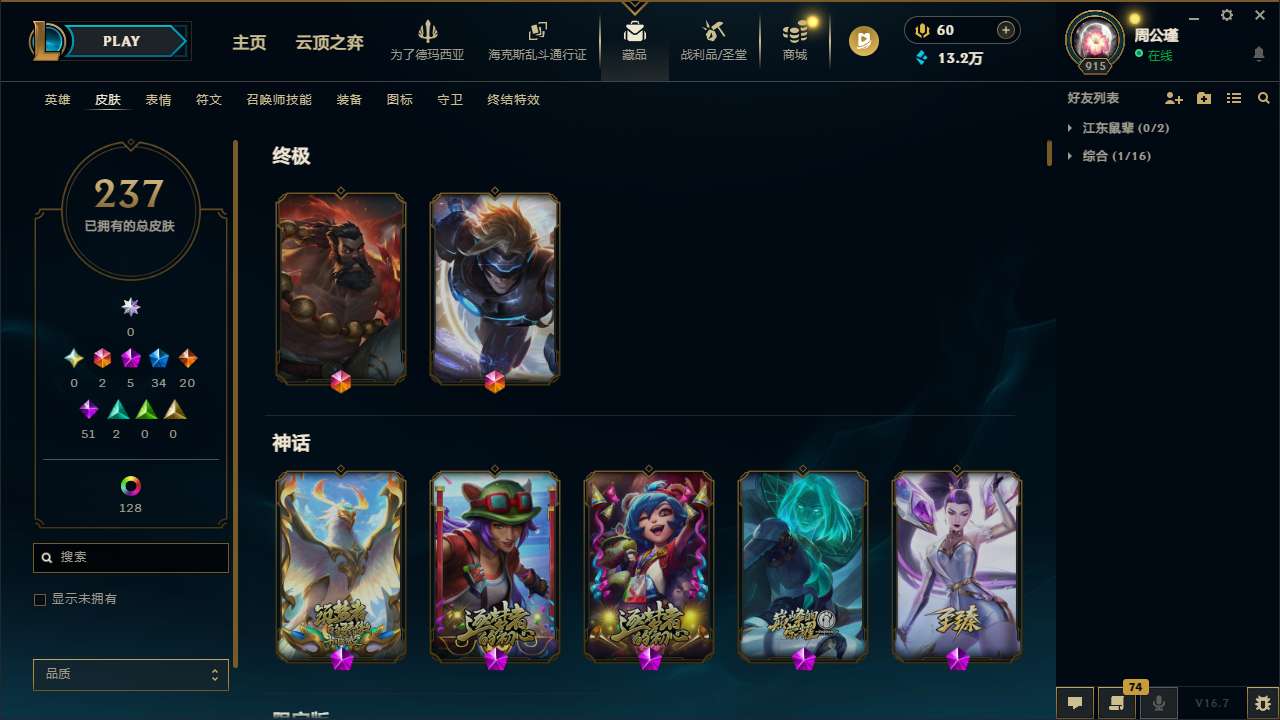Click the notification bell under the summoner name
This screenshot has width=1280, height=720.
(1259, 53)
